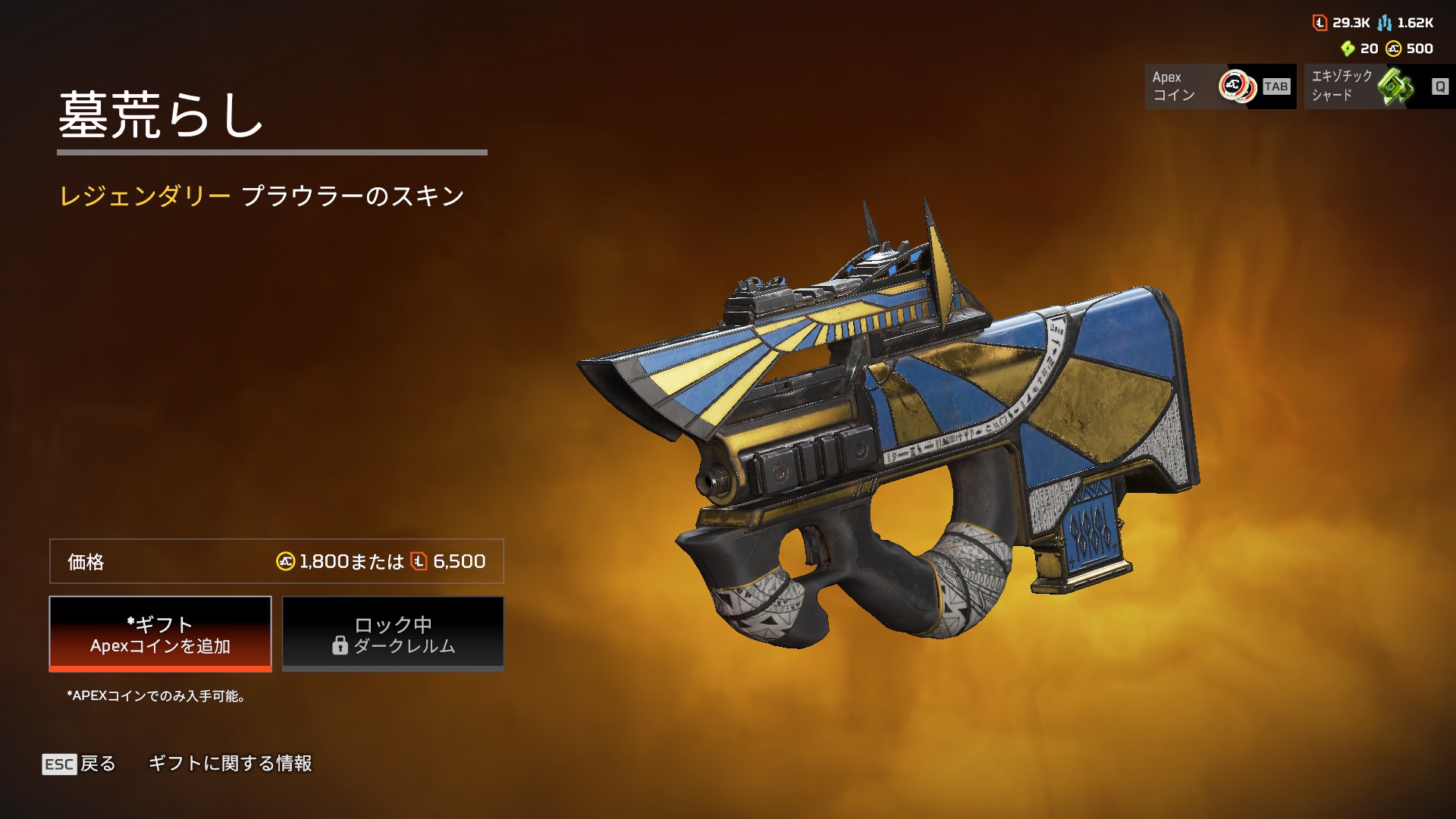Go back with the 戻る button
Image resolution: width=1456 pixels, height=819 pixels.
tap(80, 764)
